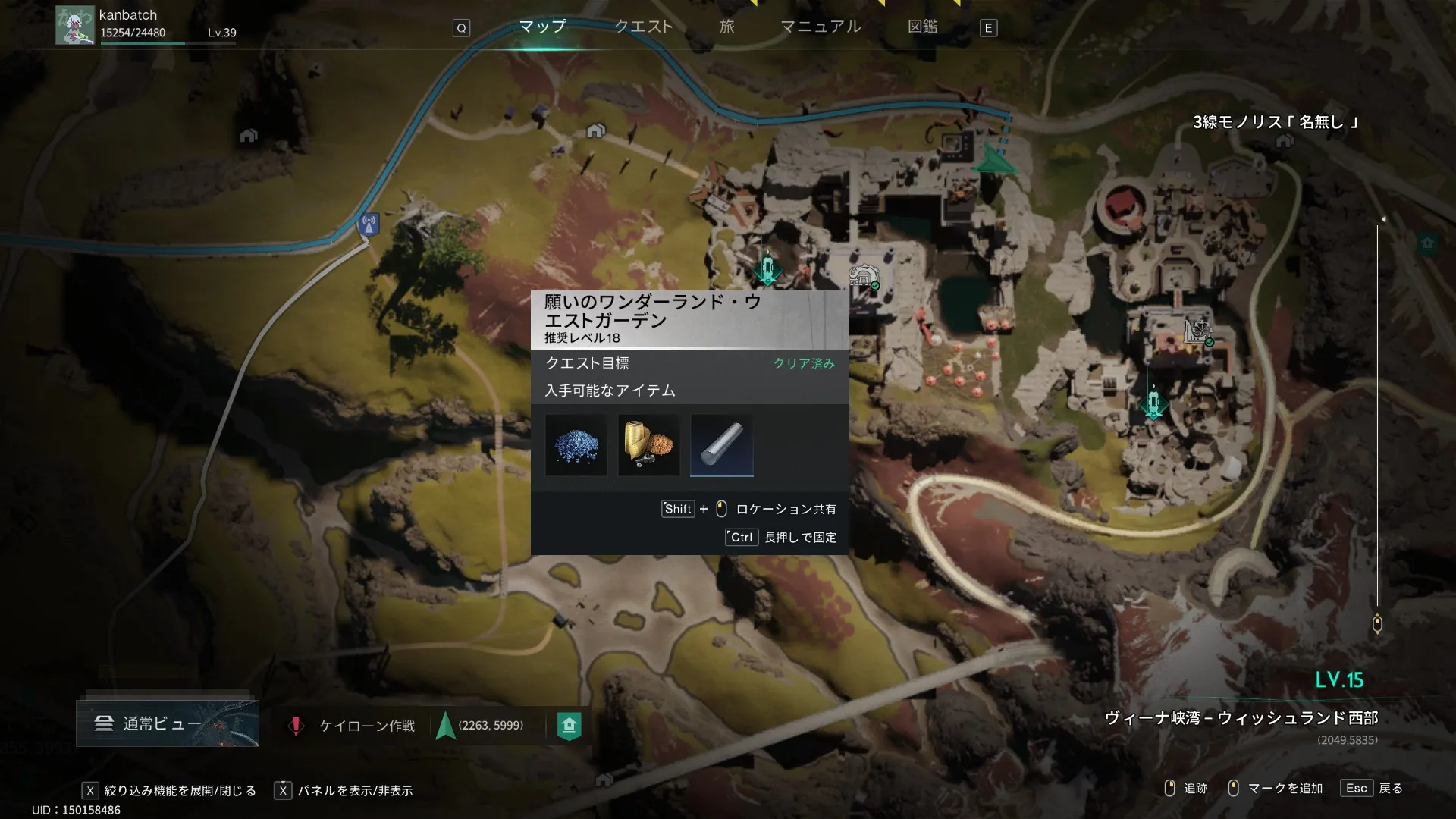Open the 図鑑 tab
Screen dimensions: 1456x819
pos(922,27)
